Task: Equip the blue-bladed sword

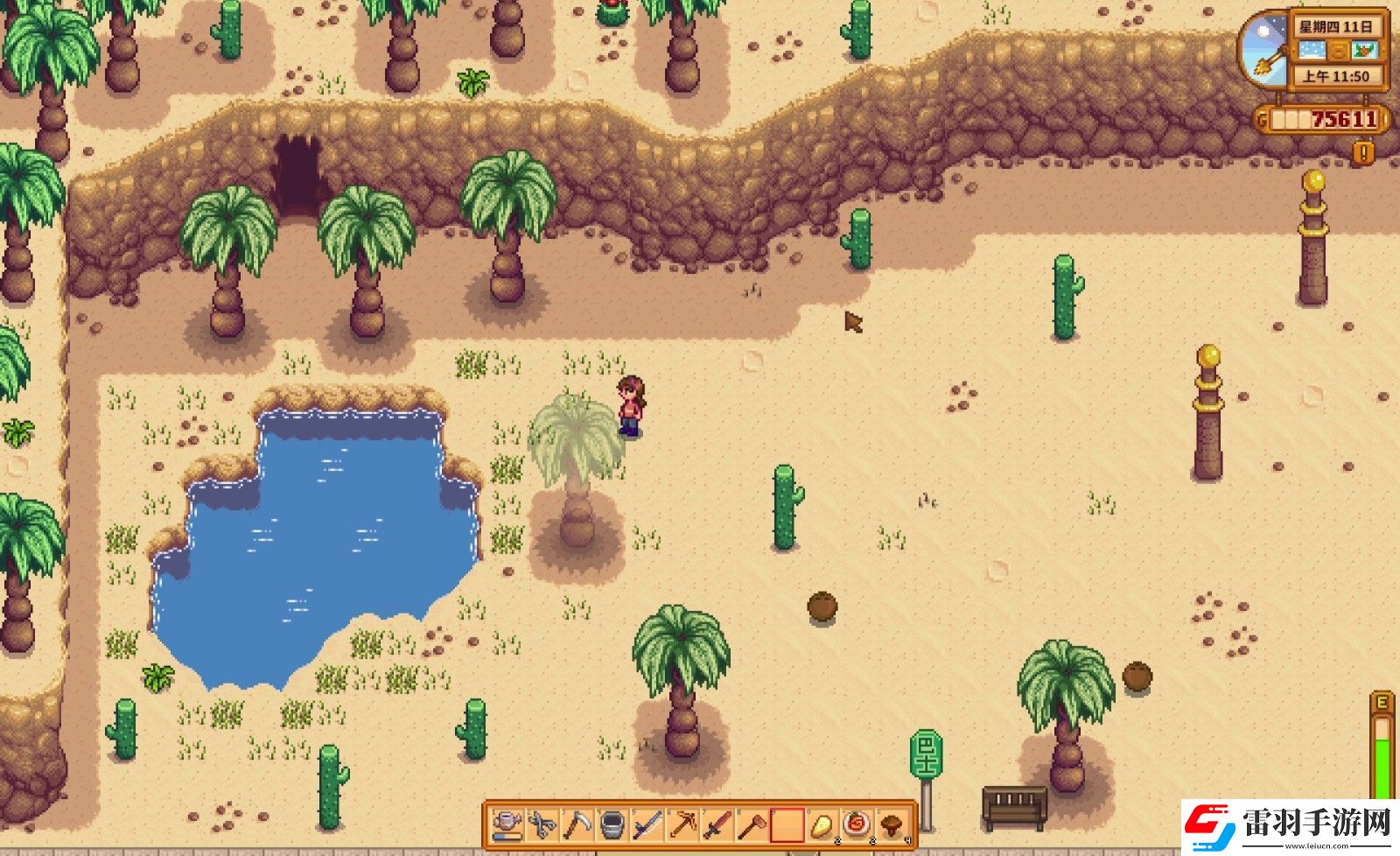Action: click(647, 824)
